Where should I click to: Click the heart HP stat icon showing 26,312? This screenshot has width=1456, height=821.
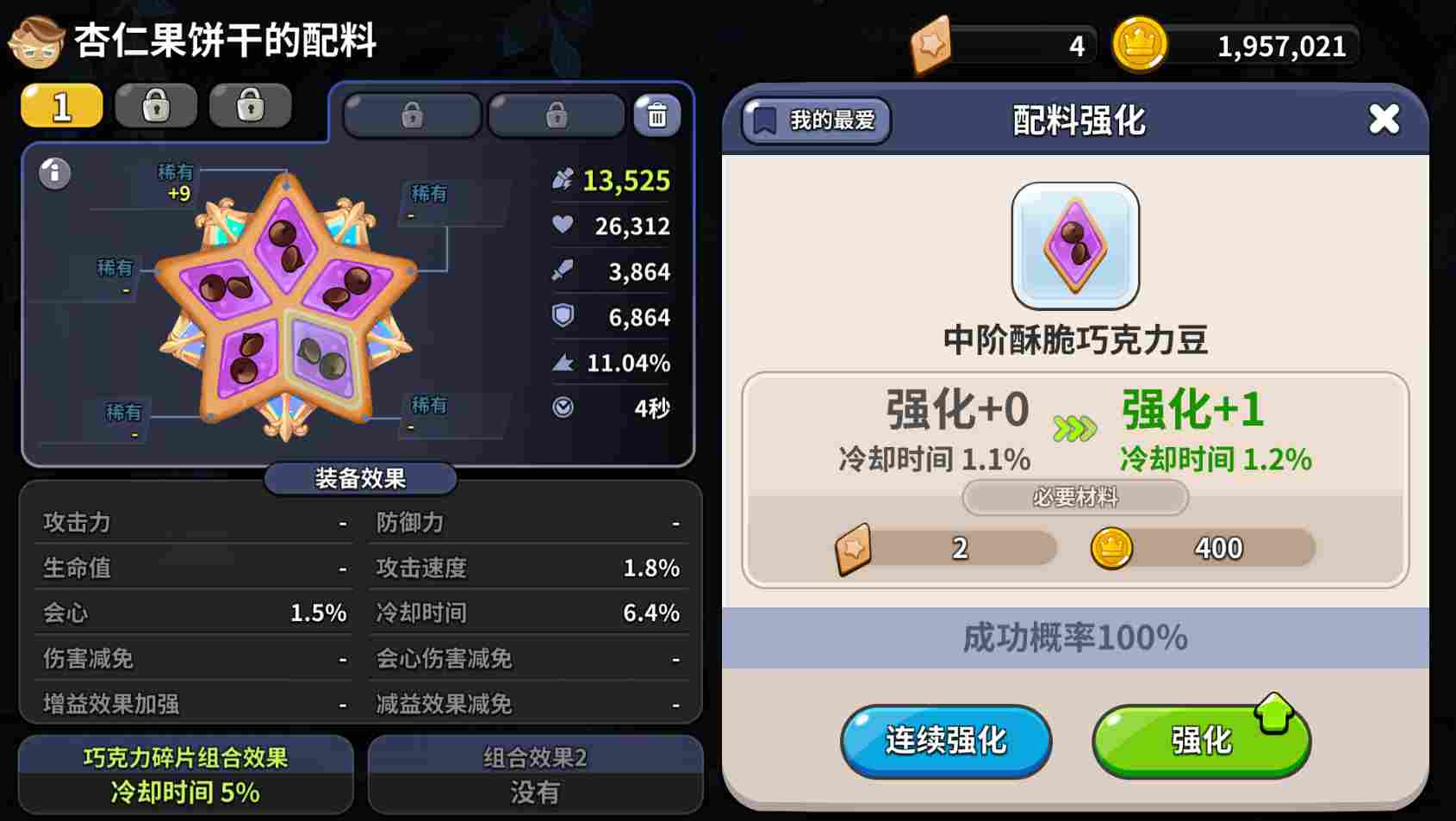[x=564, y=227]
